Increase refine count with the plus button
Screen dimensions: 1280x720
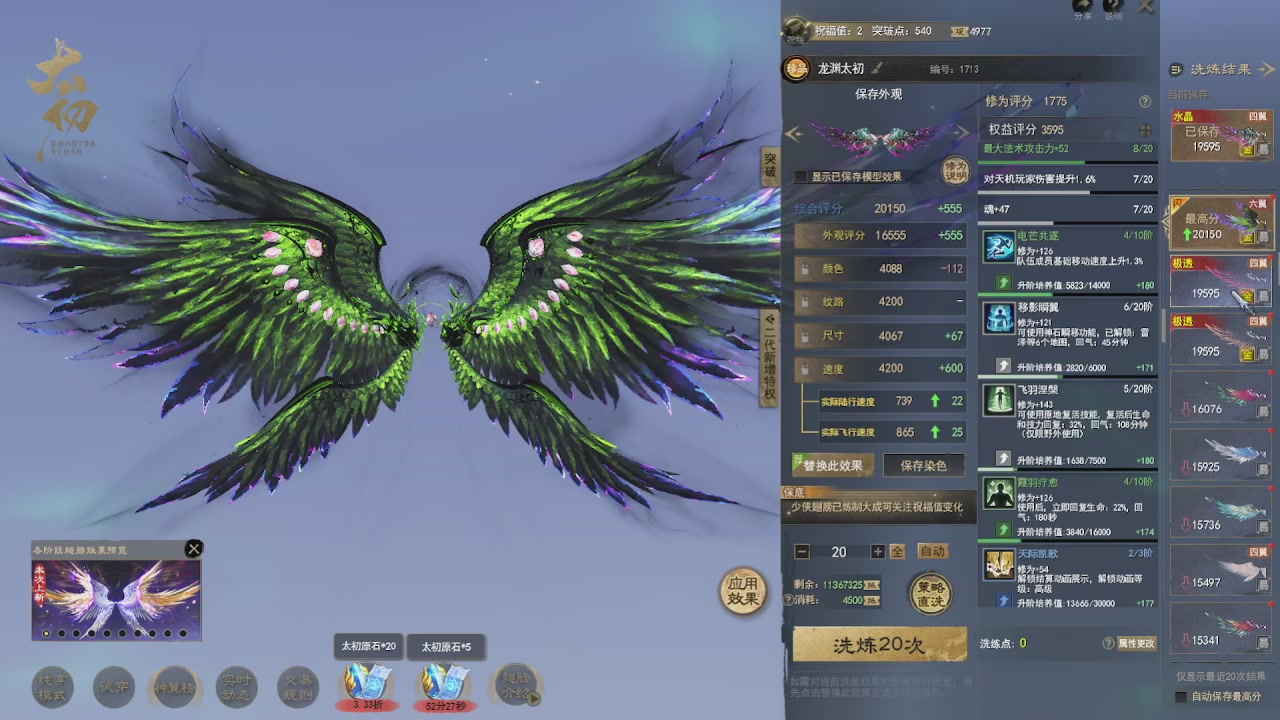coord(877,552)
